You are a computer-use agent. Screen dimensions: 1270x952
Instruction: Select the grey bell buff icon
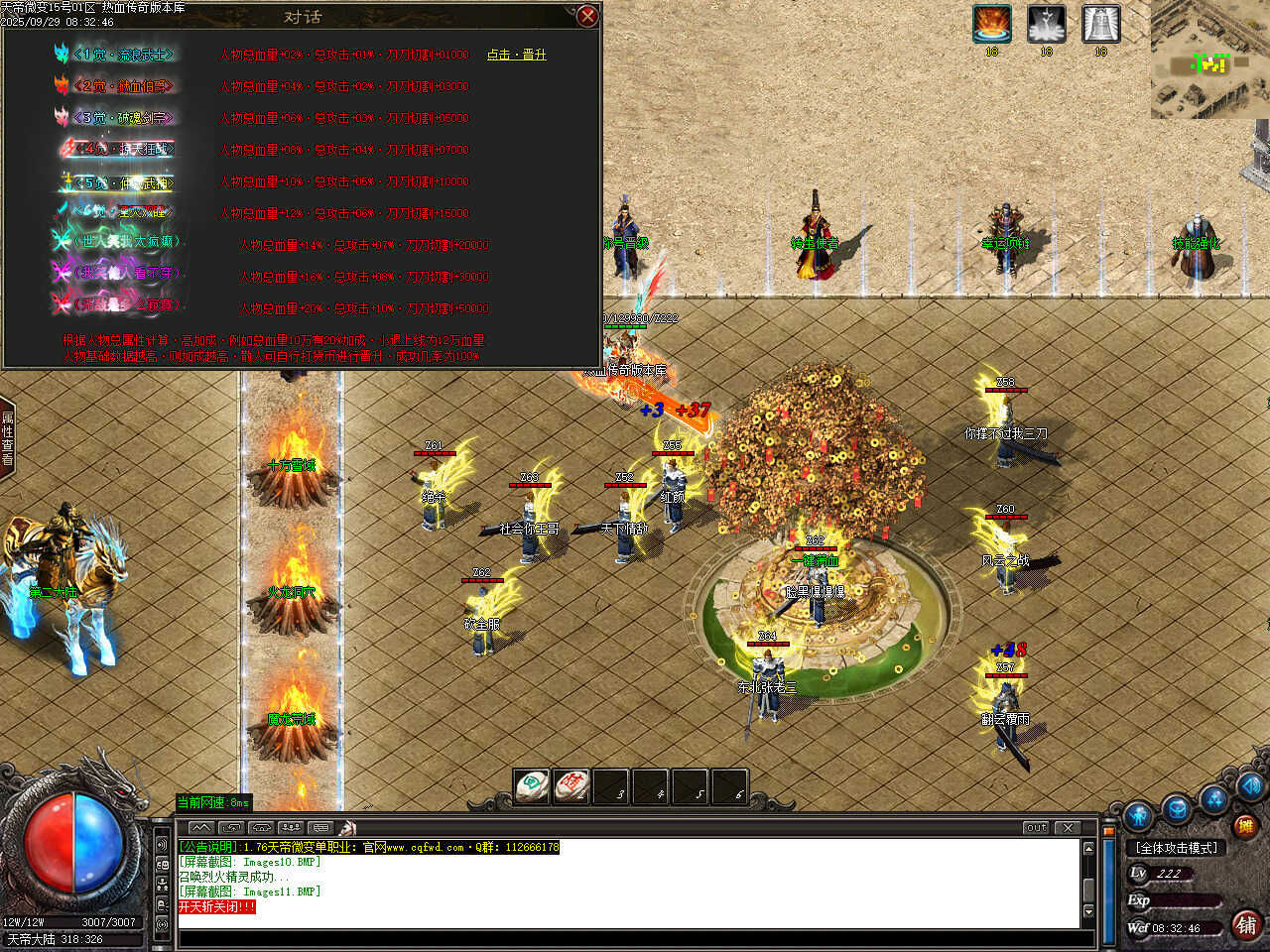1100,24
